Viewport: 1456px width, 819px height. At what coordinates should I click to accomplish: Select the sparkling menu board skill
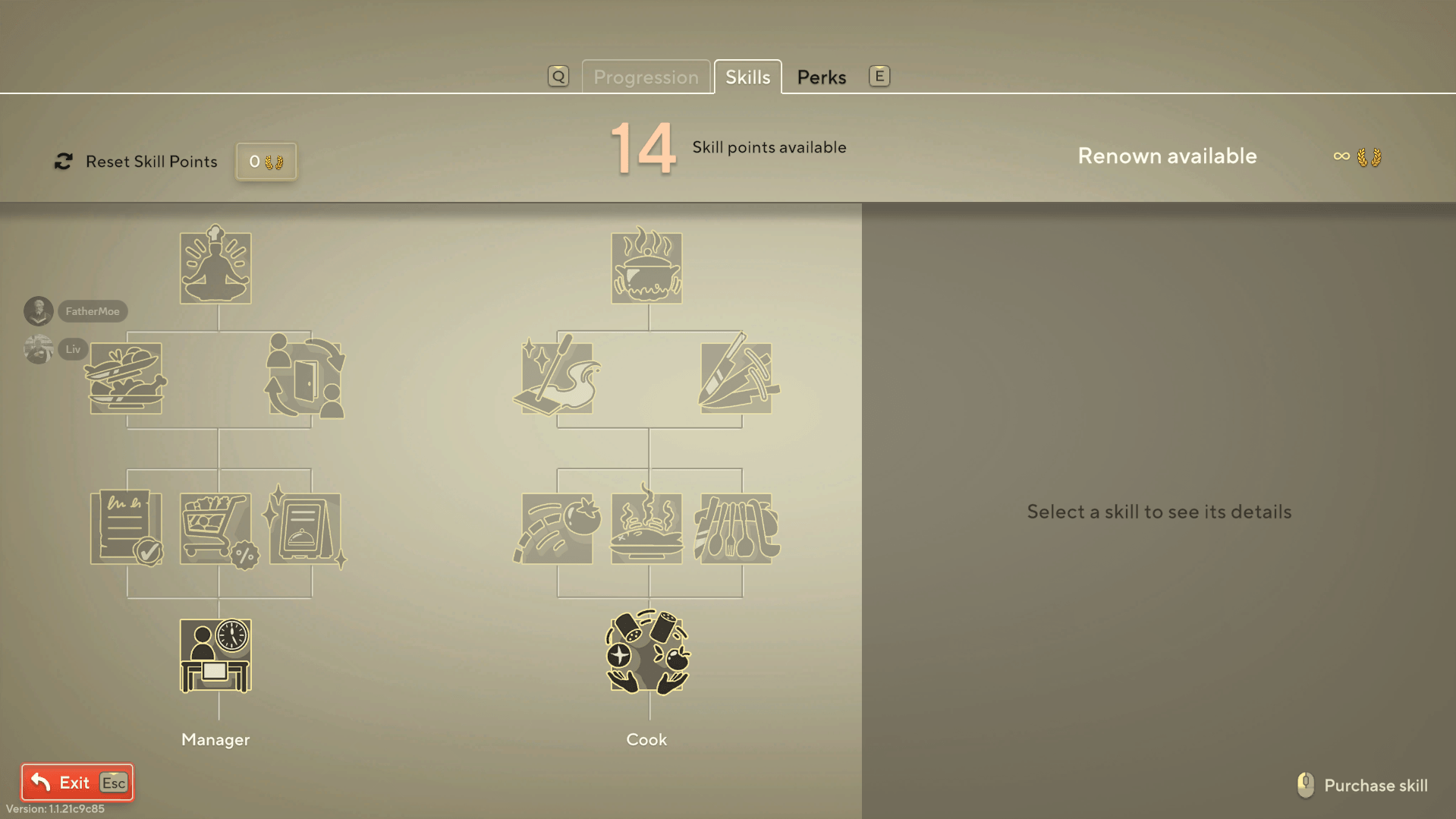tap(305, 529)
